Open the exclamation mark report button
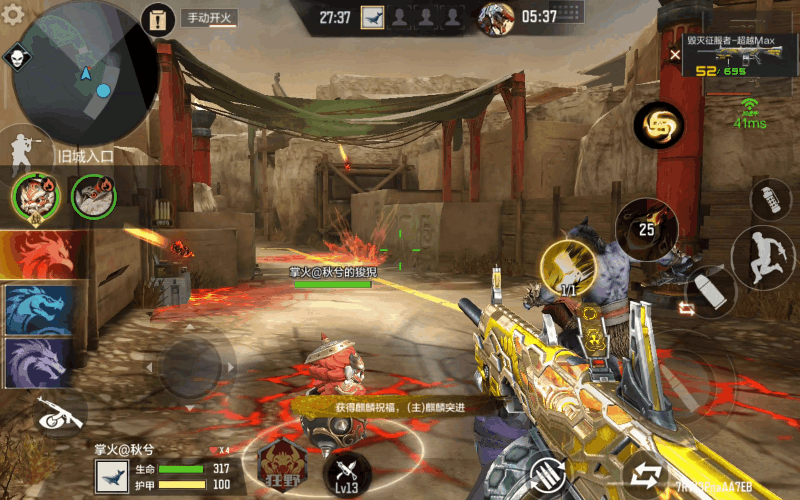Viewport: 800px width, 500px height. [x=157, y=18]
